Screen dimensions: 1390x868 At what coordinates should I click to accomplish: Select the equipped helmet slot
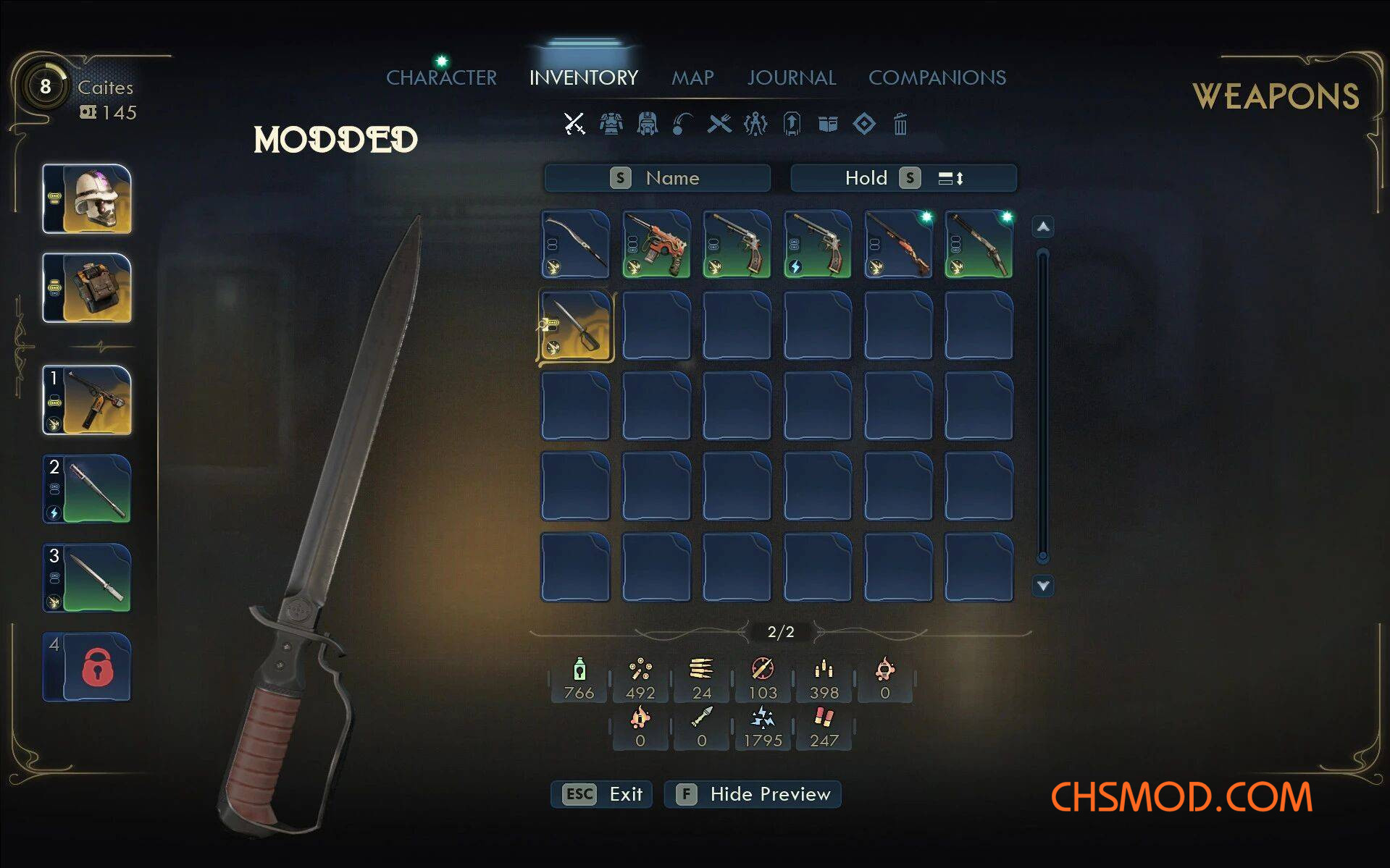(x=87, y=199)
